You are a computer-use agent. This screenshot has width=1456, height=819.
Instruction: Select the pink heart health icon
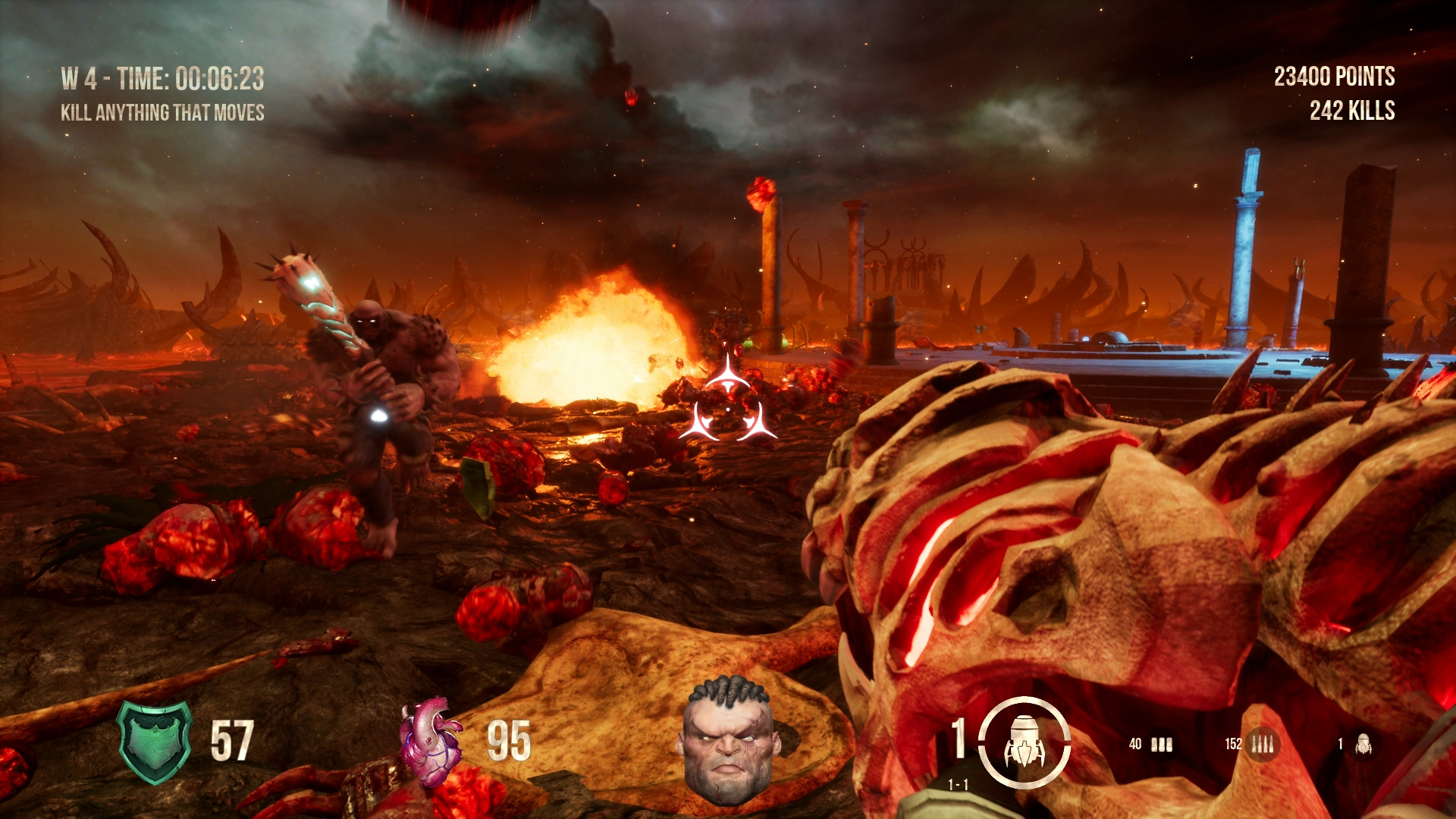pos(430,742)
